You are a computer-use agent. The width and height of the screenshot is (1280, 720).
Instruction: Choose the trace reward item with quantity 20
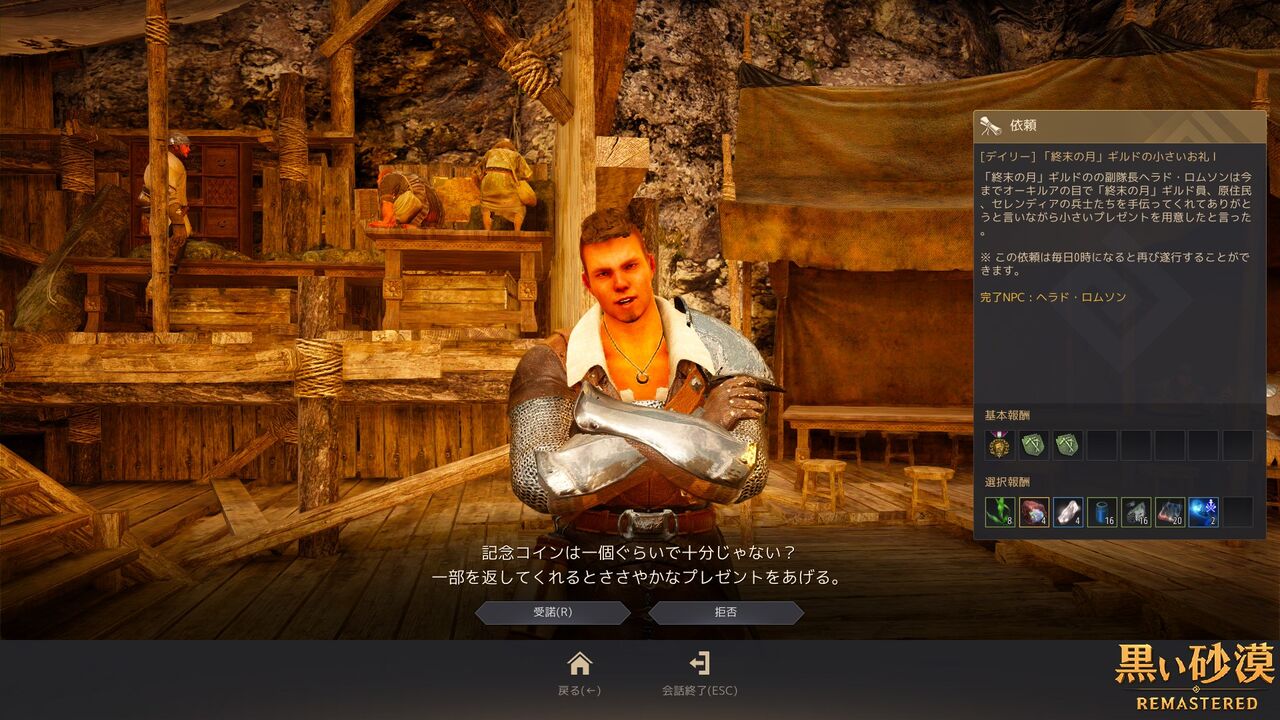[1168, 512]
